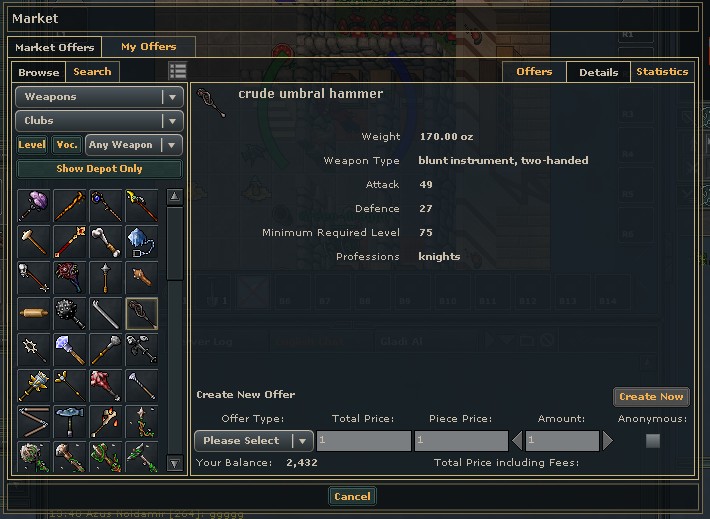This screenshot has width=710, height=519.
Task: Click the Create Now button
Action: (x=651, y=397)
